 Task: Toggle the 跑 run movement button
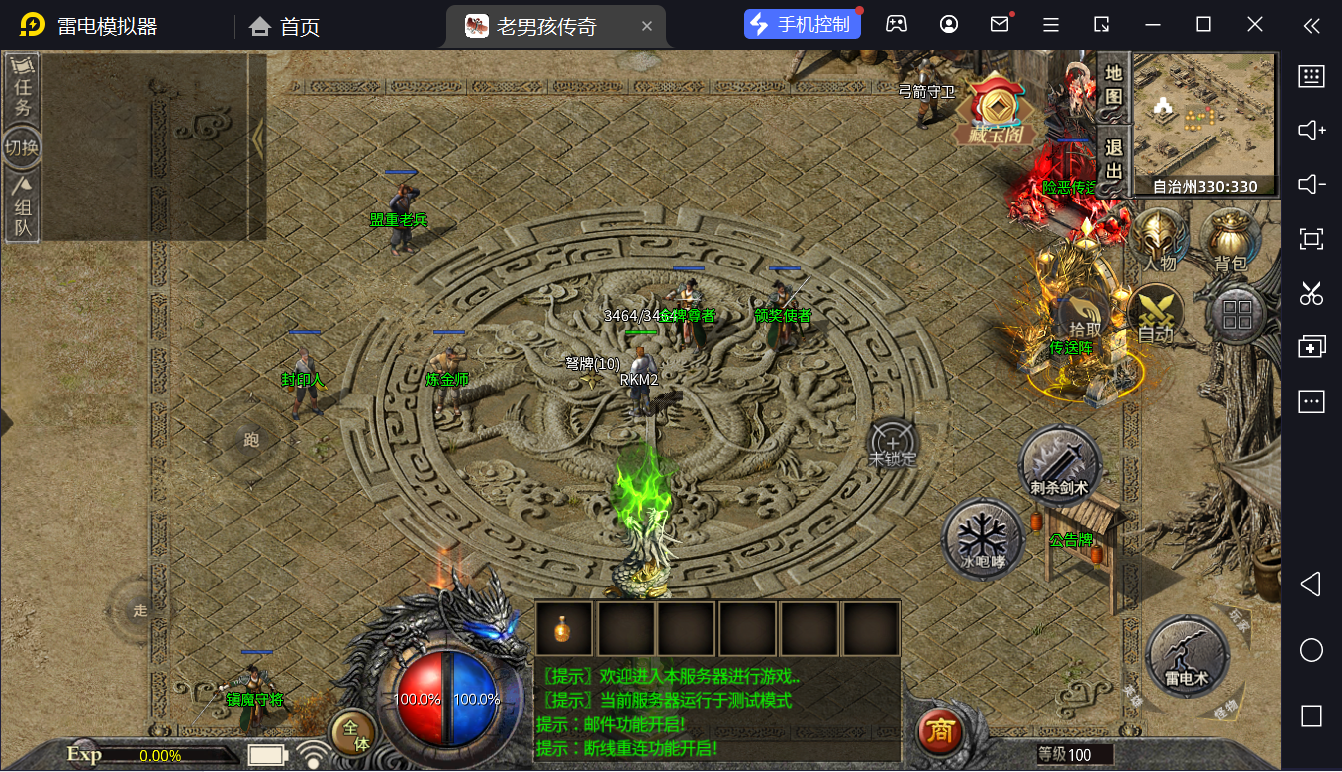point(250,439)
